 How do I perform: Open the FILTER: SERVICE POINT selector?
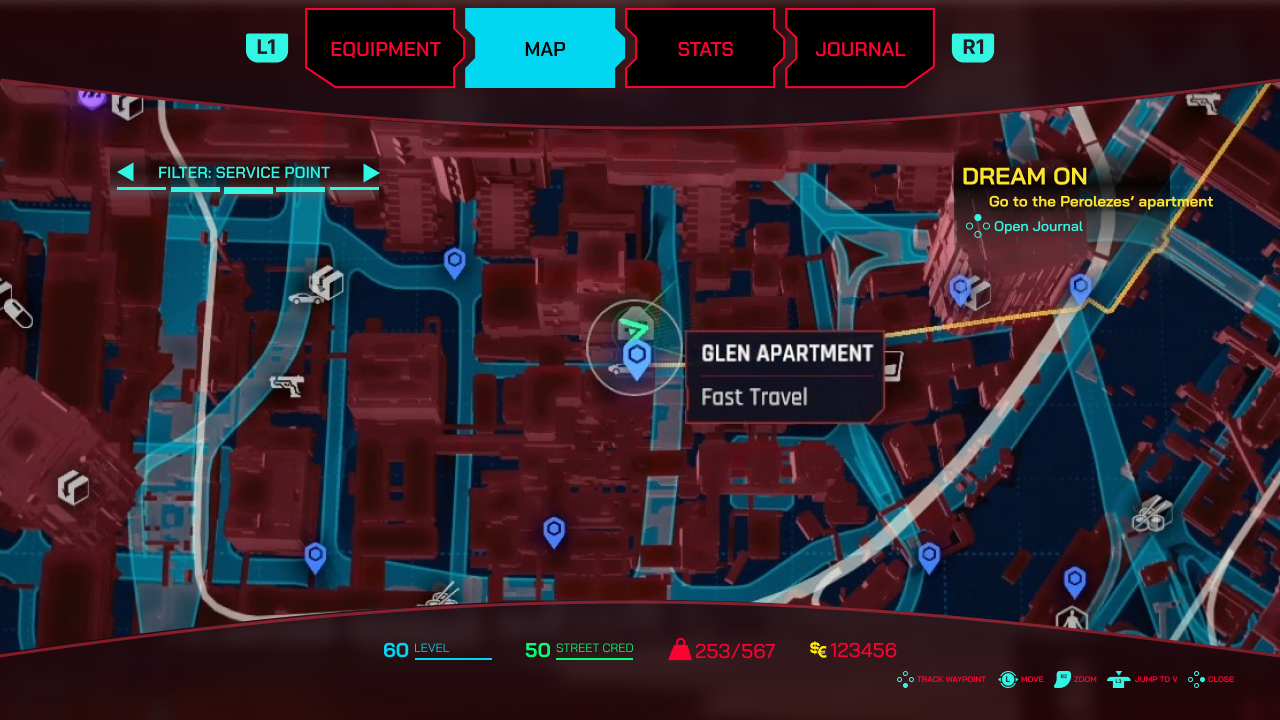point(245,172)
